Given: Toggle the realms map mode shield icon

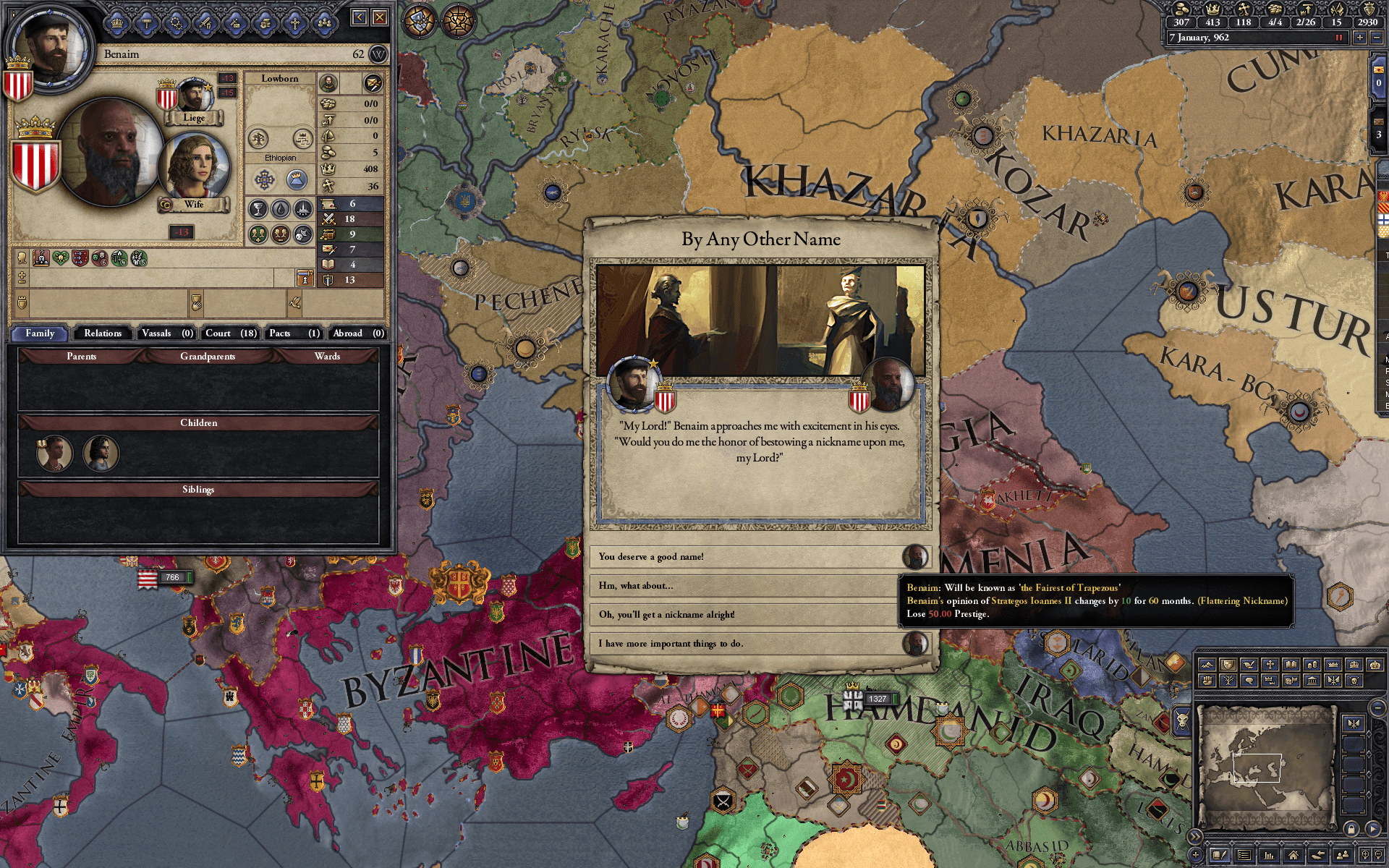Looking at the screenshot, I should (1228, 664).
